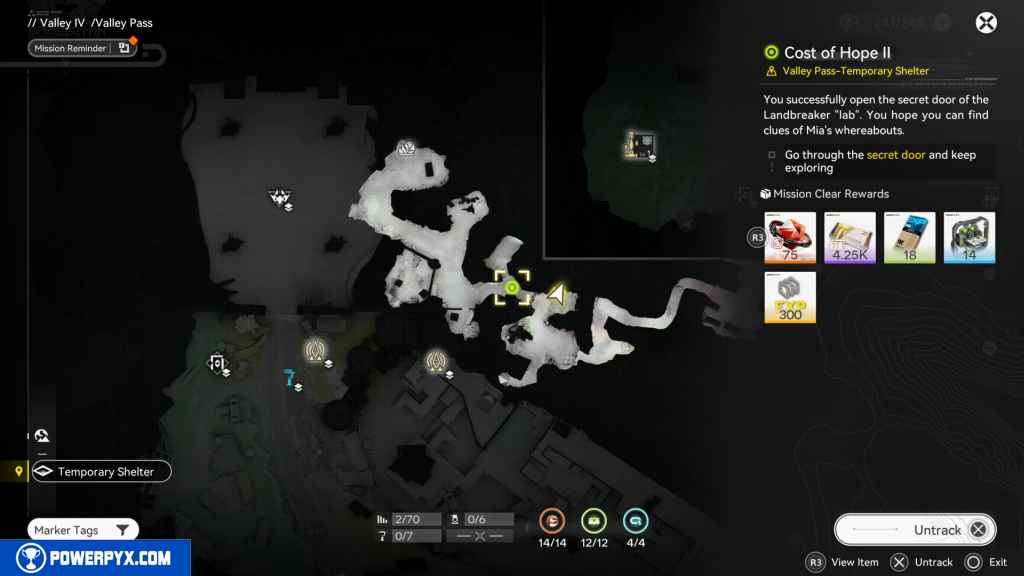Select the Temporary Shelter level button
Image resolution: width=1024 pixels, height=576 pixels.
101,471
